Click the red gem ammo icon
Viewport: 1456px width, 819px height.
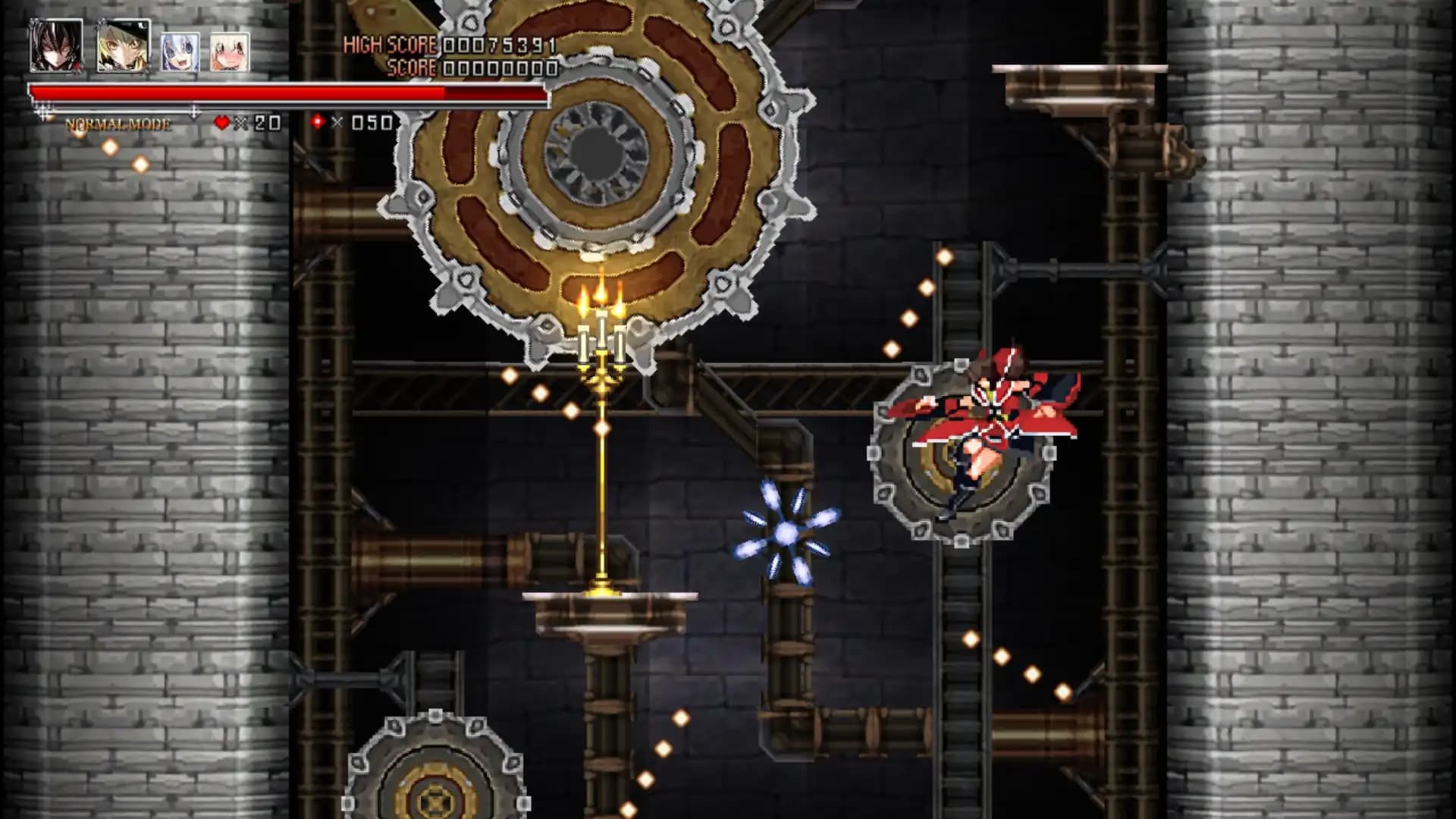tap(318, 120)
